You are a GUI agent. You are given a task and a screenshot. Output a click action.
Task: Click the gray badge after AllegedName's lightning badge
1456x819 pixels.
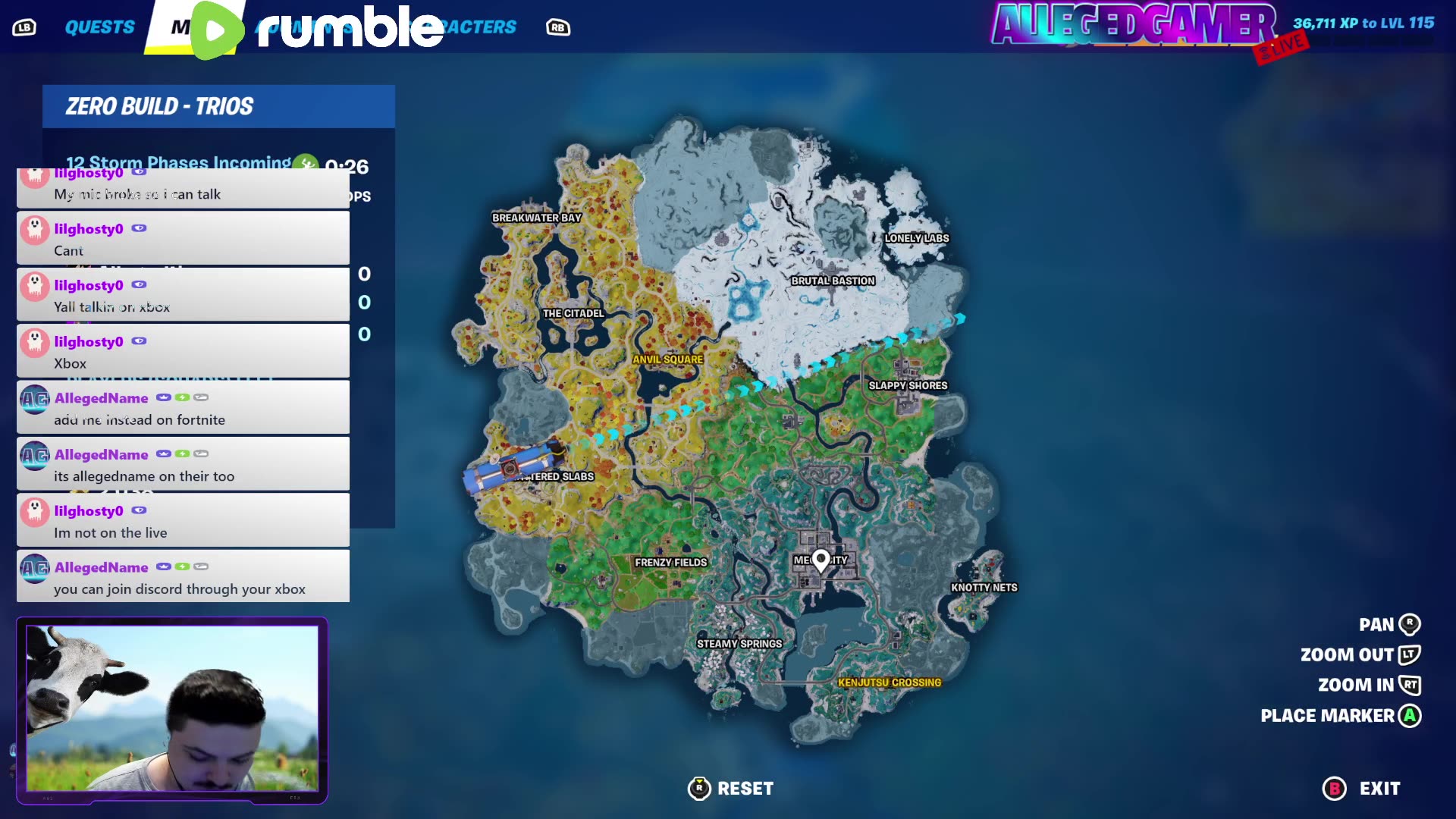(201, 397)
